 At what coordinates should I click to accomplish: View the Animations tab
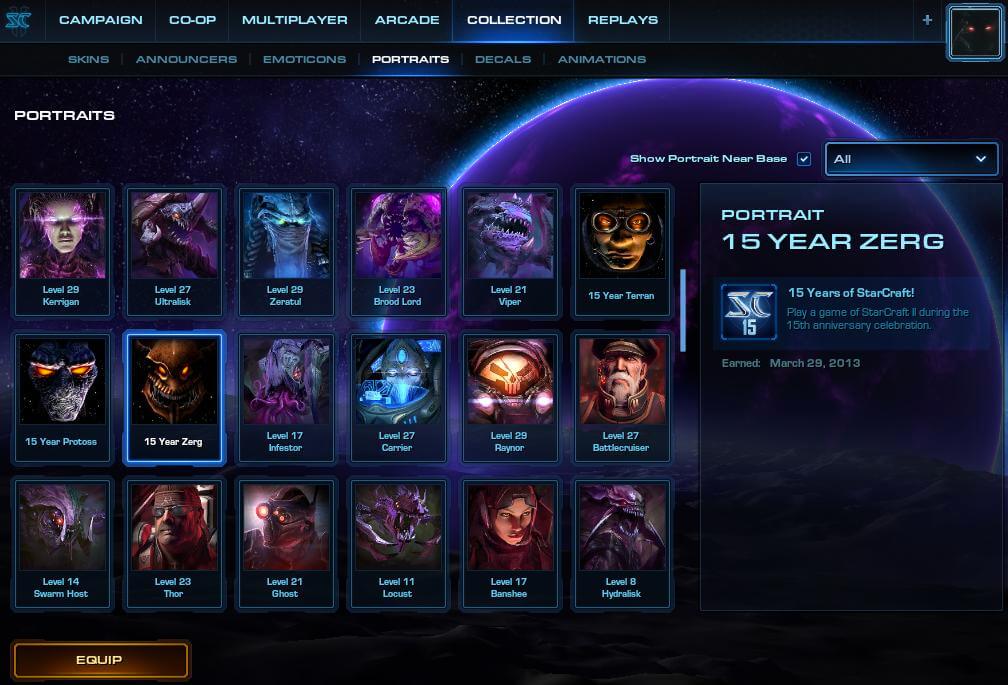tap(602, 59)
